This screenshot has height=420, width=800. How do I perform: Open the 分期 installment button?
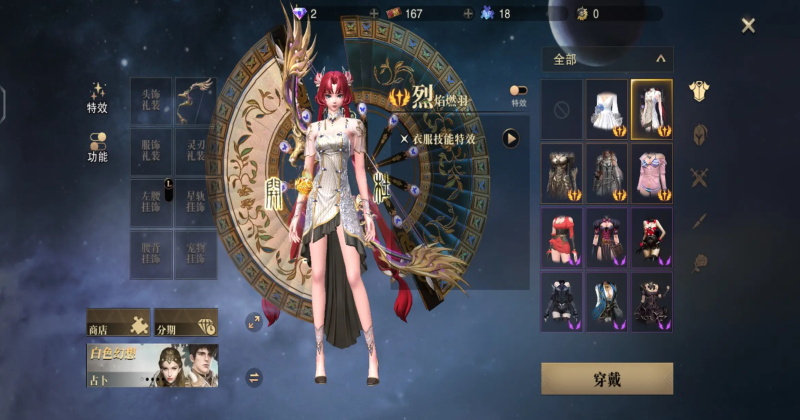click(x=186, y=324)
